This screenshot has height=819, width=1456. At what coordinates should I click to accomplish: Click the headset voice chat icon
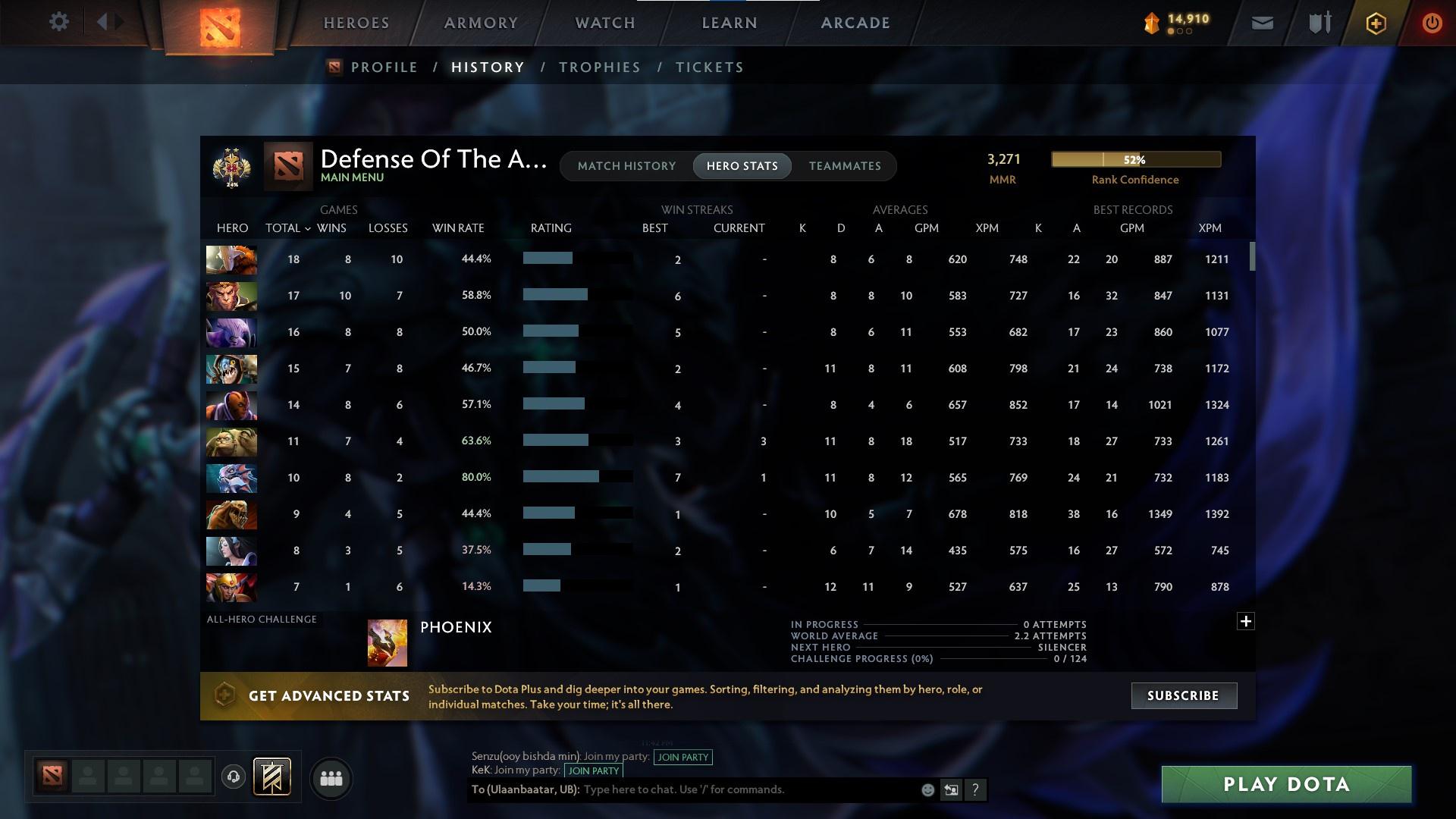(x=232, y=777)
